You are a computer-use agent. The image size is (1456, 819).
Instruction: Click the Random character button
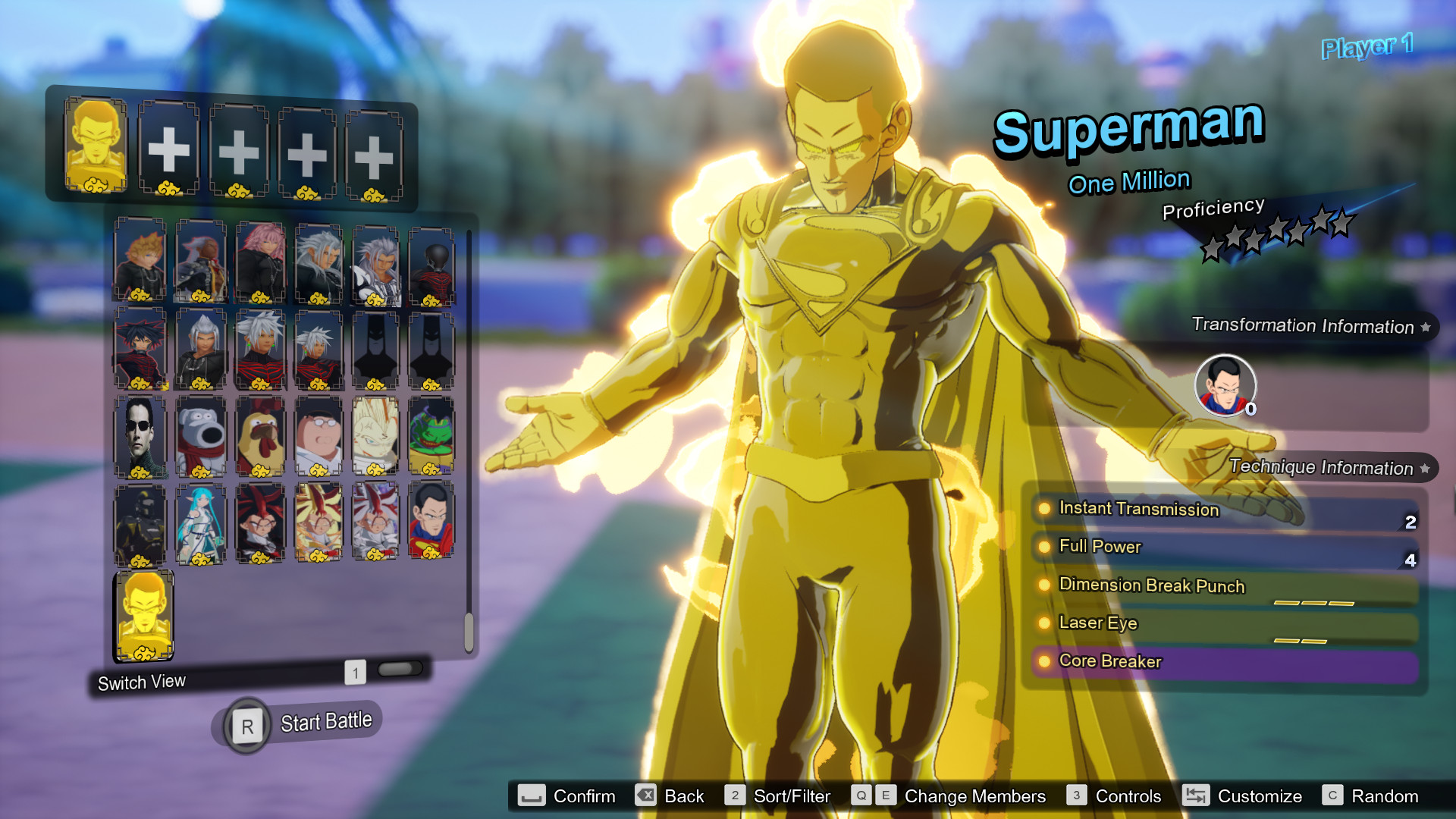[x=1385, y=796]
